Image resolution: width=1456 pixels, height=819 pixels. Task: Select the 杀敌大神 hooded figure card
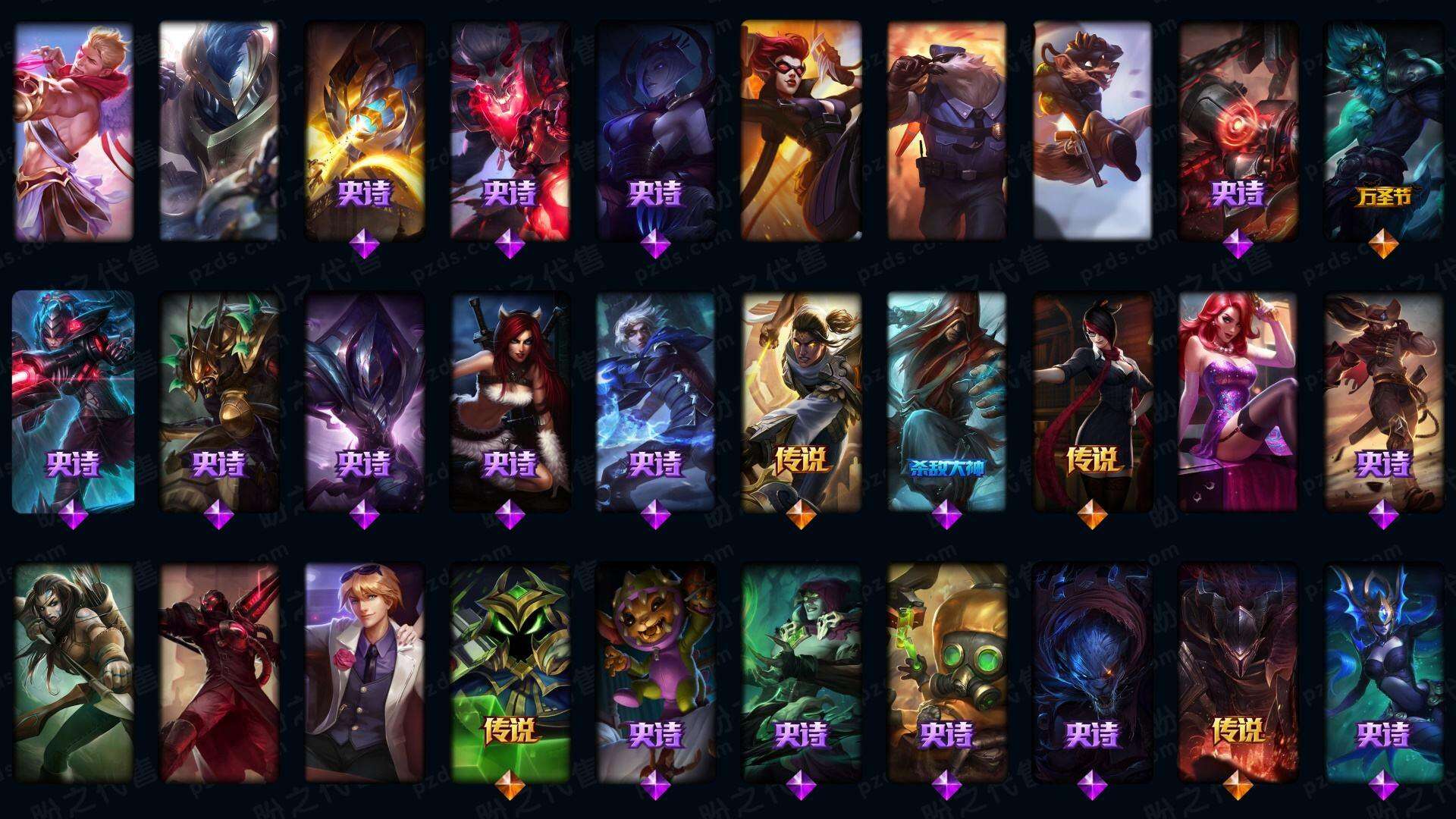point(946,402)
